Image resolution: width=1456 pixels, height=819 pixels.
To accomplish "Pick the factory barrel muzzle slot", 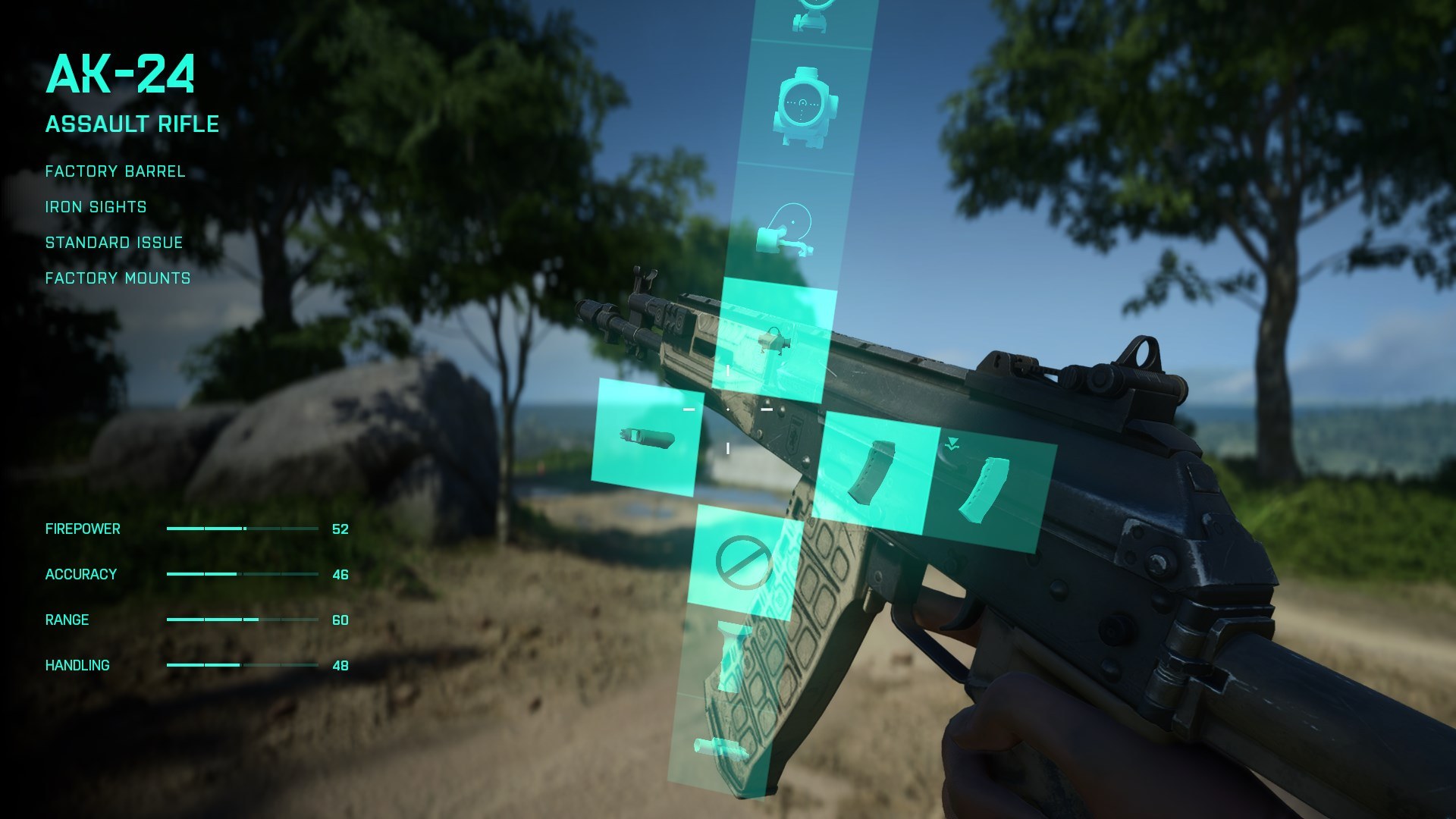I will (646, 438).
